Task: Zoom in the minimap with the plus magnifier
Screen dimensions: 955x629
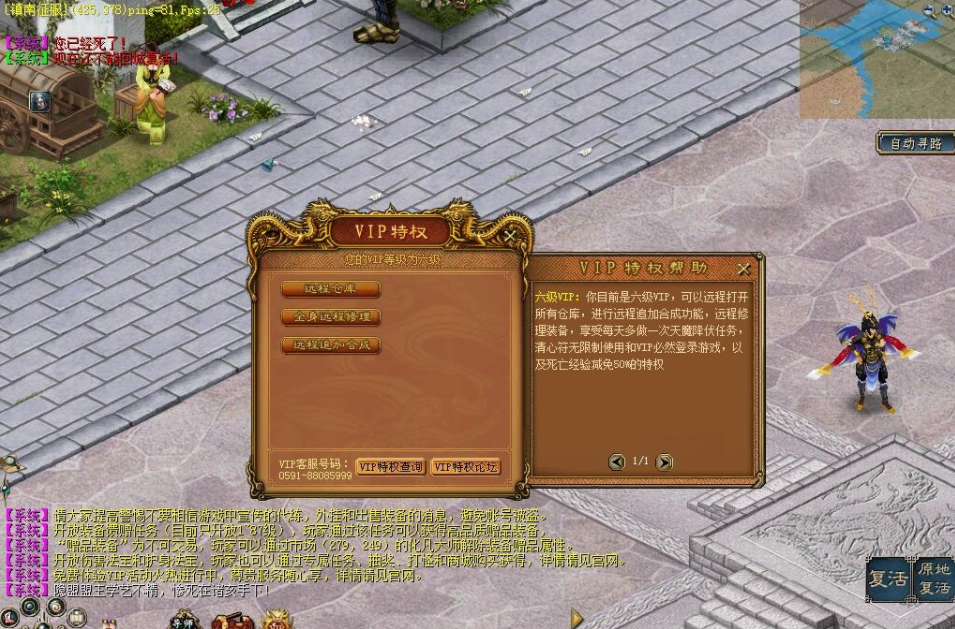Action: pyautogui.click(x=946, y=10)
